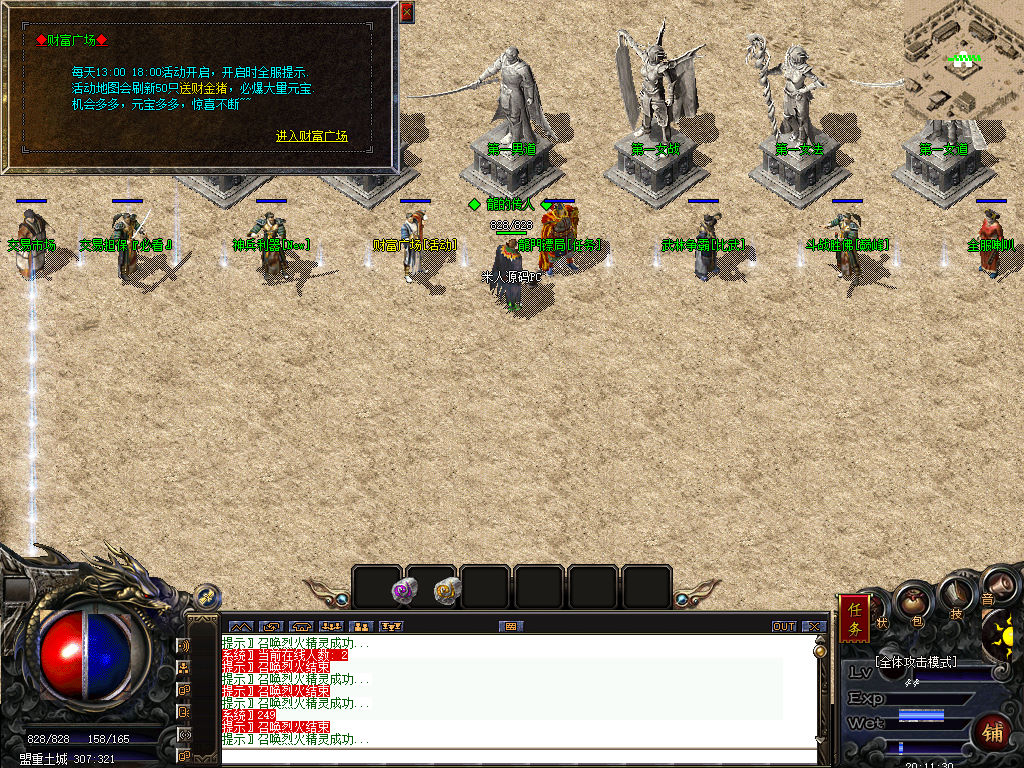Open the minimap in the corner
The height and width of the screenshot is (768, 1024).
click(963, 58)
